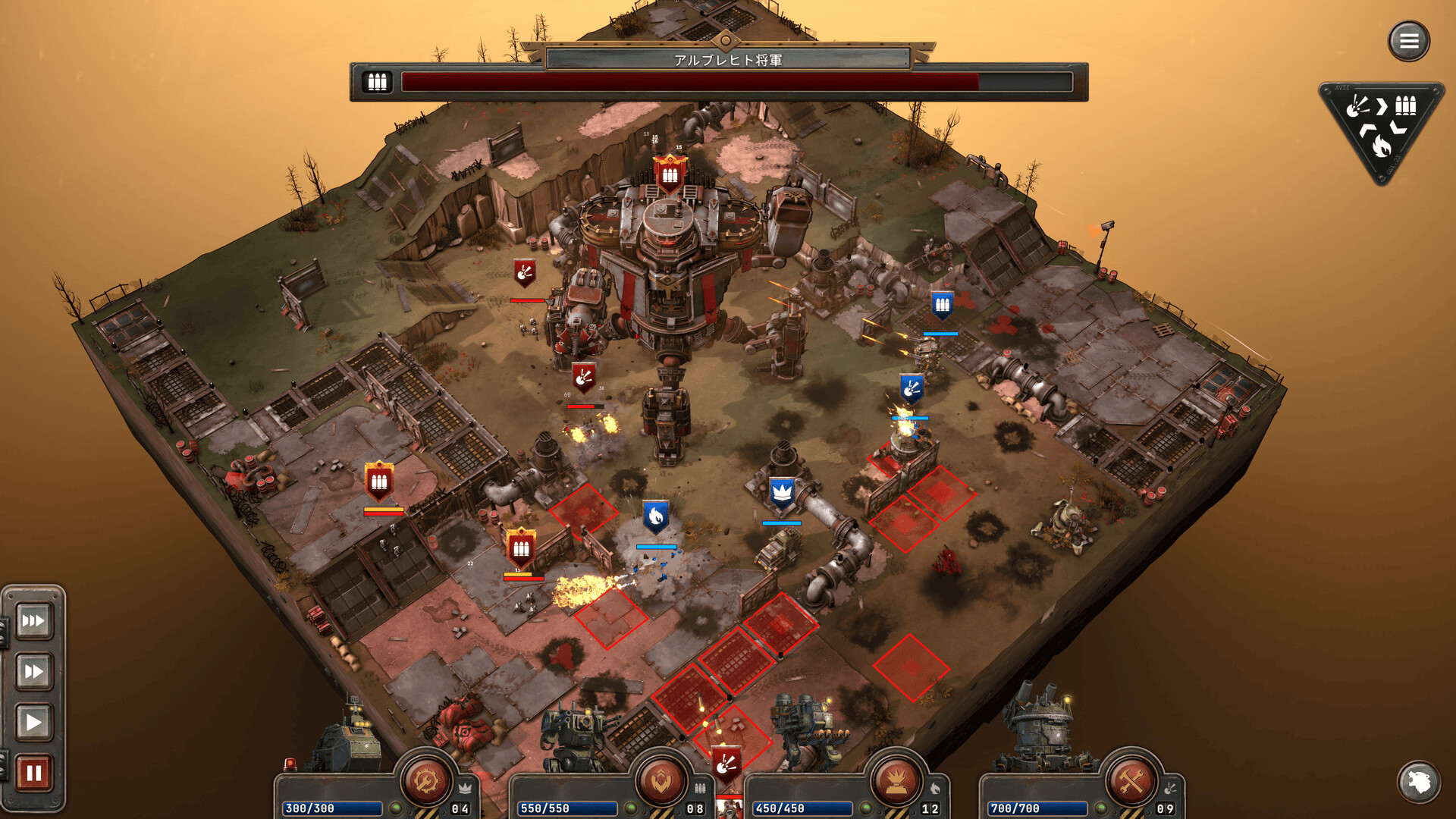Select the blue flame-badge infantry squad
Image resolution: width=1456 pixels, height=819 pixels.
(x=656, y=516)
